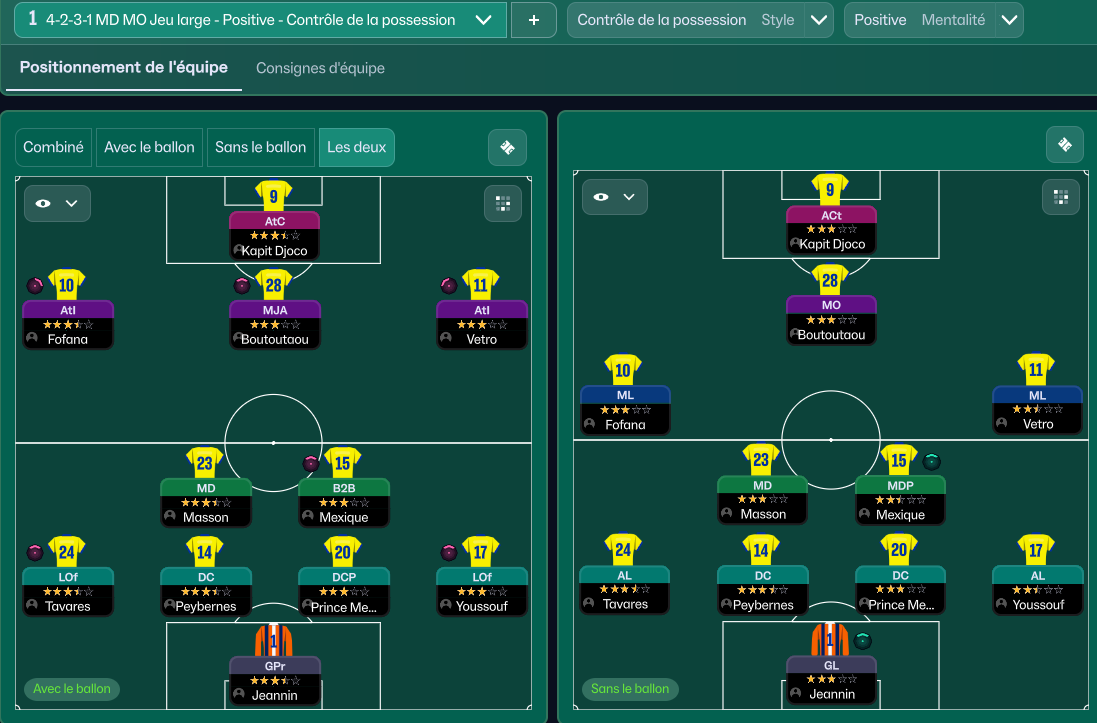The image size is (1097, 723).
Task: Select Vetro's ML card on right pitch
Action: [x=1037, y=410]
